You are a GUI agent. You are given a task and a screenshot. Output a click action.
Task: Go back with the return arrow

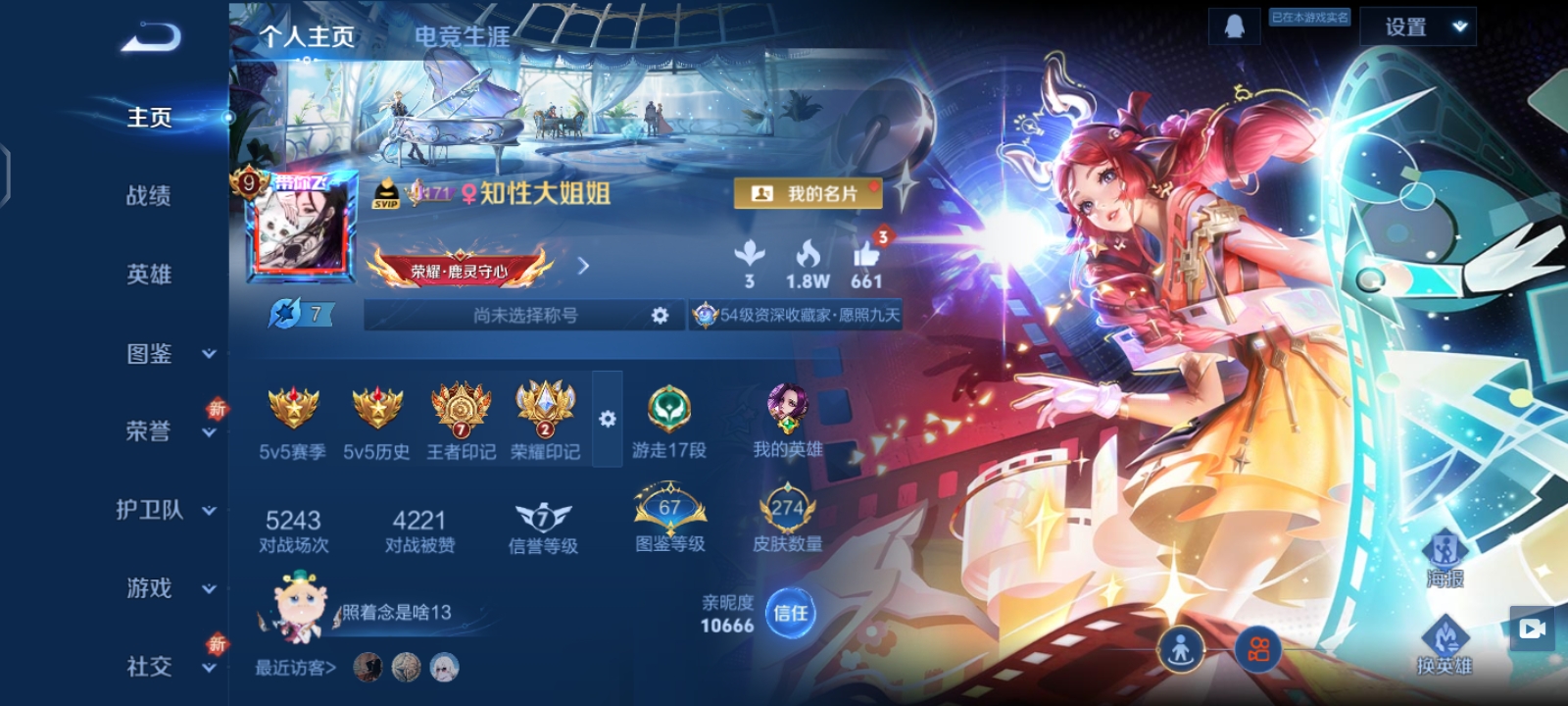[x=152, y=38]
